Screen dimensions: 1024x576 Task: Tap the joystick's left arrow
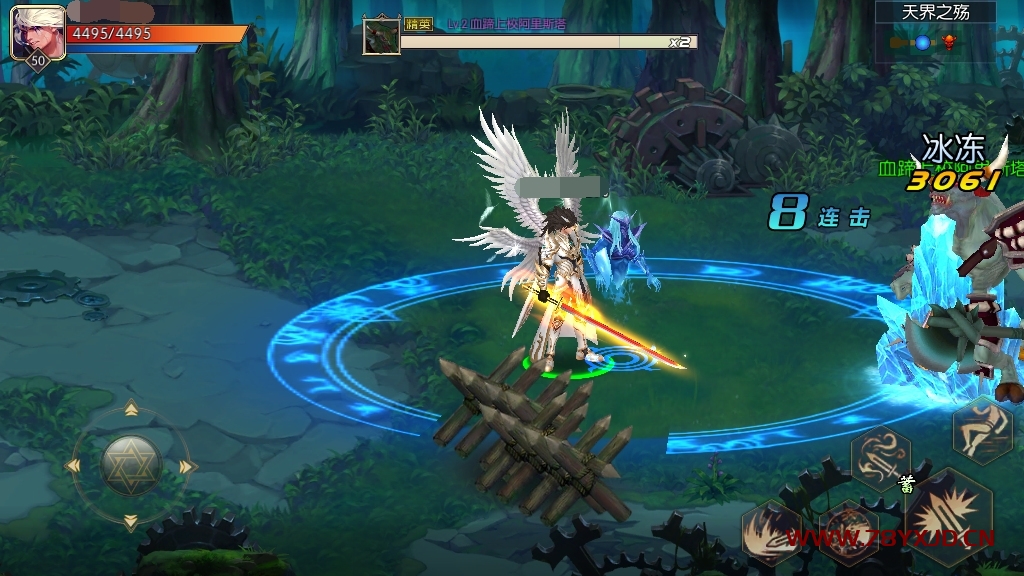74,466
